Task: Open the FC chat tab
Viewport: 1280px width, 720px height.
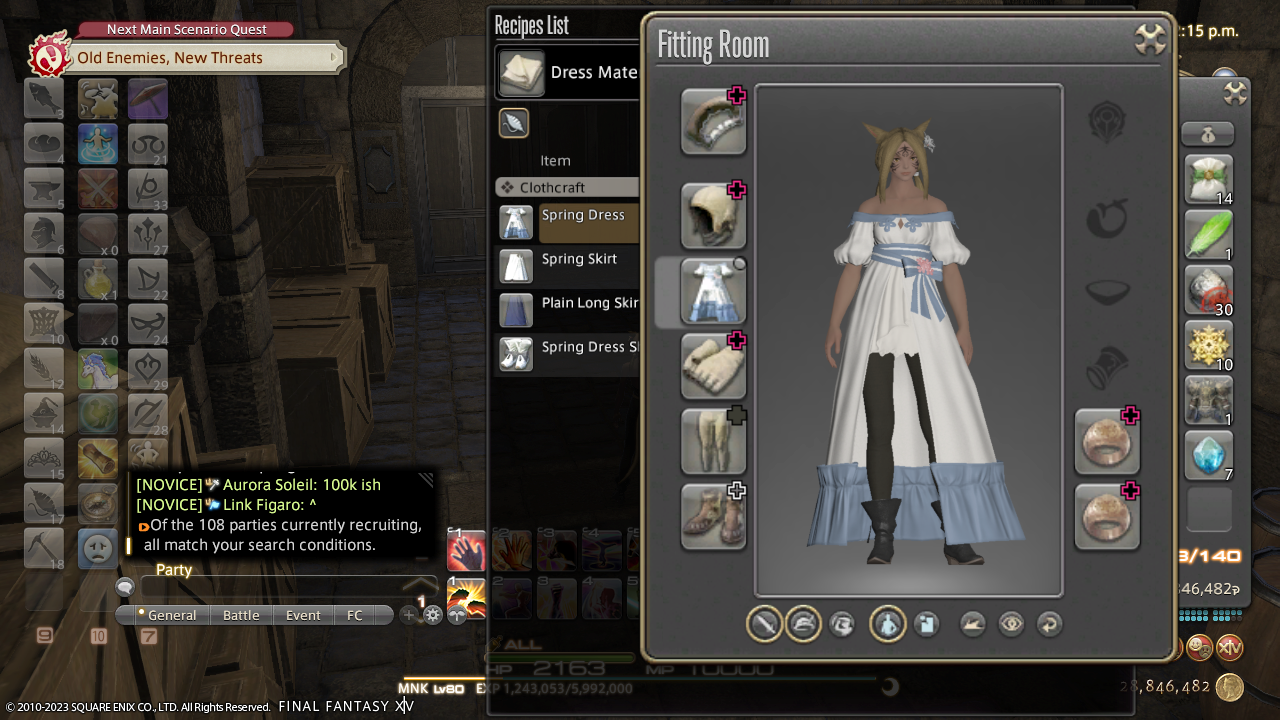Action: point(355,615)
